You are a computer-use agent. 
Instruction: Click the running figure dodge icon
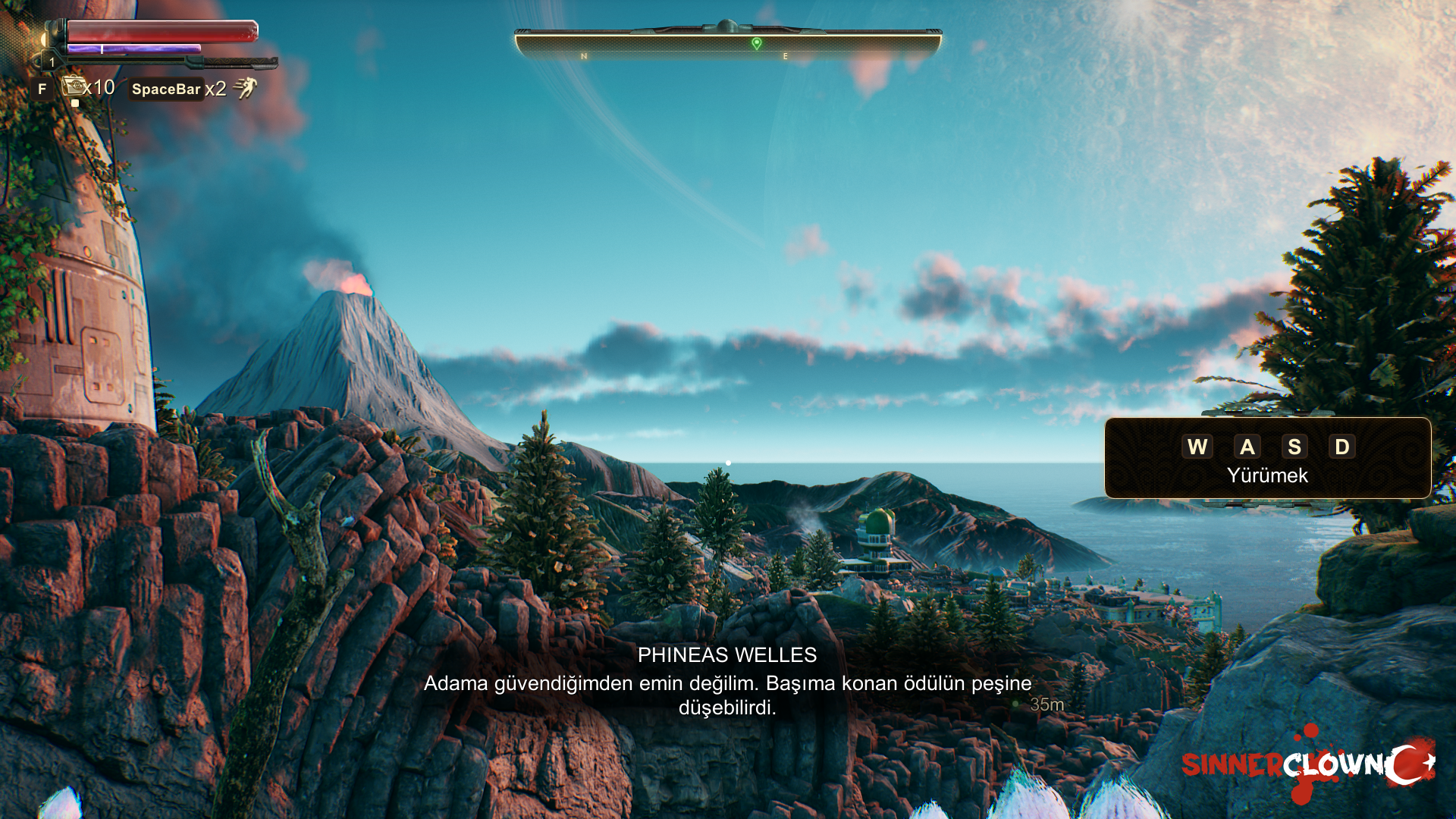pyautogui.click(x=245, y=88)
